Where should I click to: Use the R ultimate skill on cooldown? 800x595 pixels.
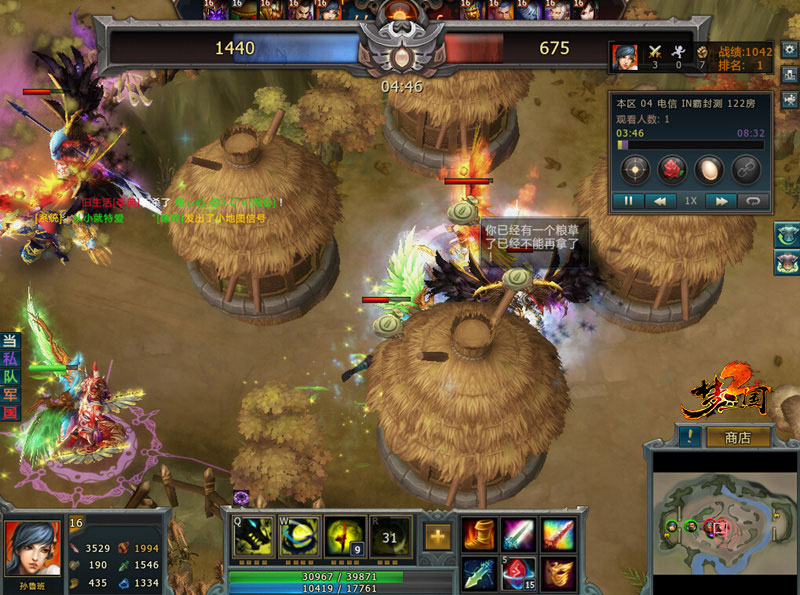pyautogui.click(x=390, y=537)
